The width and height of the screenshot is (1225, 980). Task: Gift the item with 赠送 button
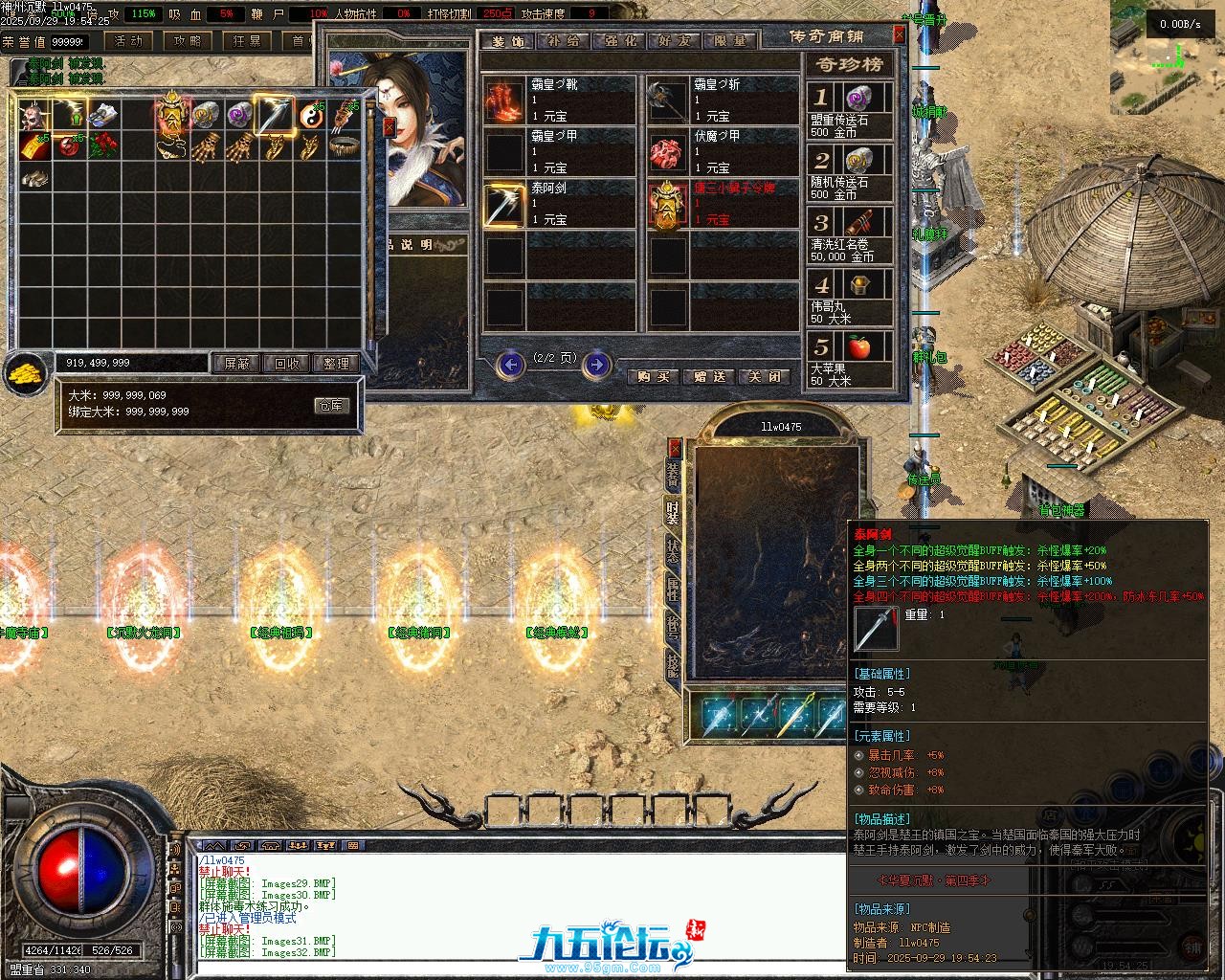(x=709, y=377)
